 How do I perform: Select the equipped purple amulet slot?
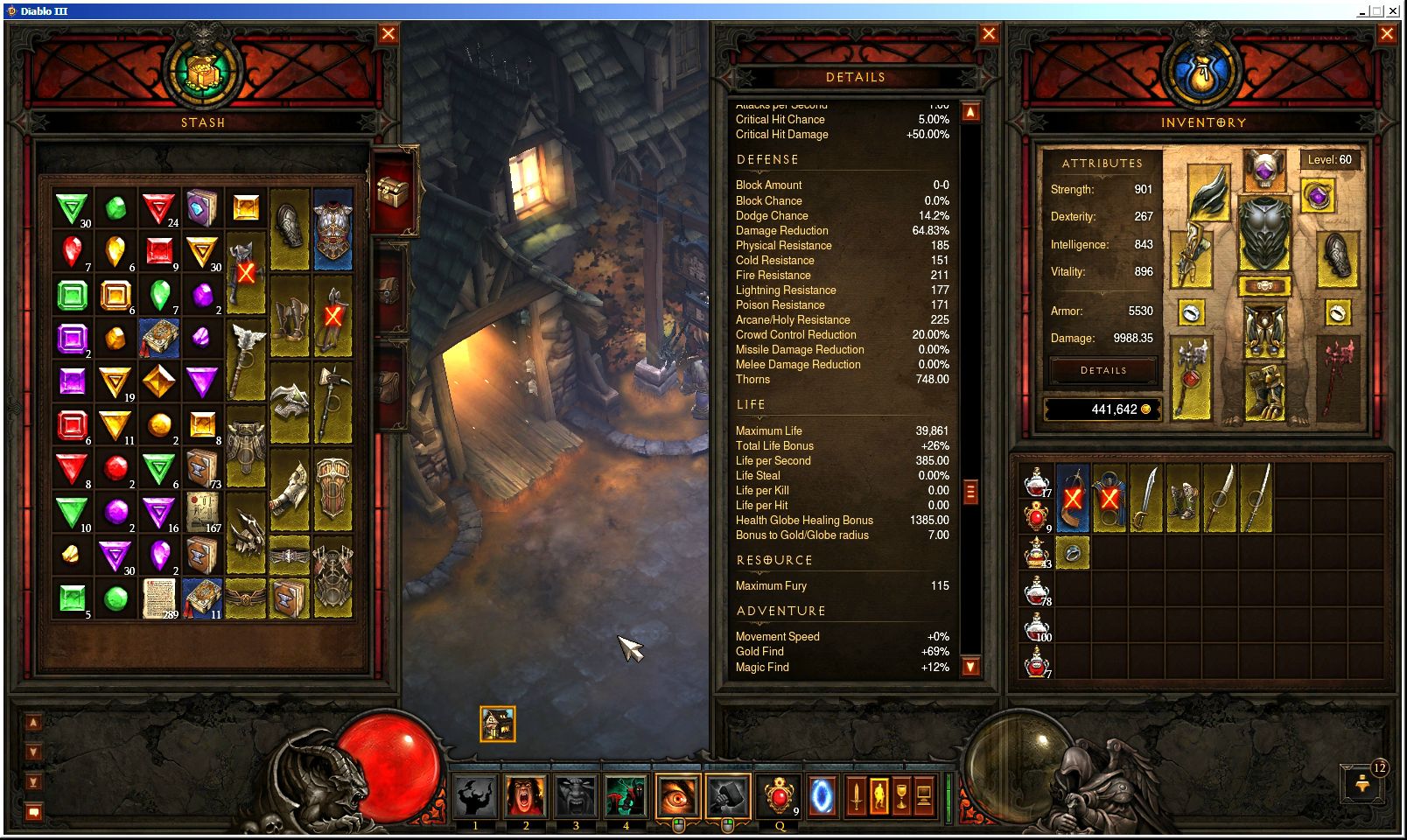click(1318, 196)
